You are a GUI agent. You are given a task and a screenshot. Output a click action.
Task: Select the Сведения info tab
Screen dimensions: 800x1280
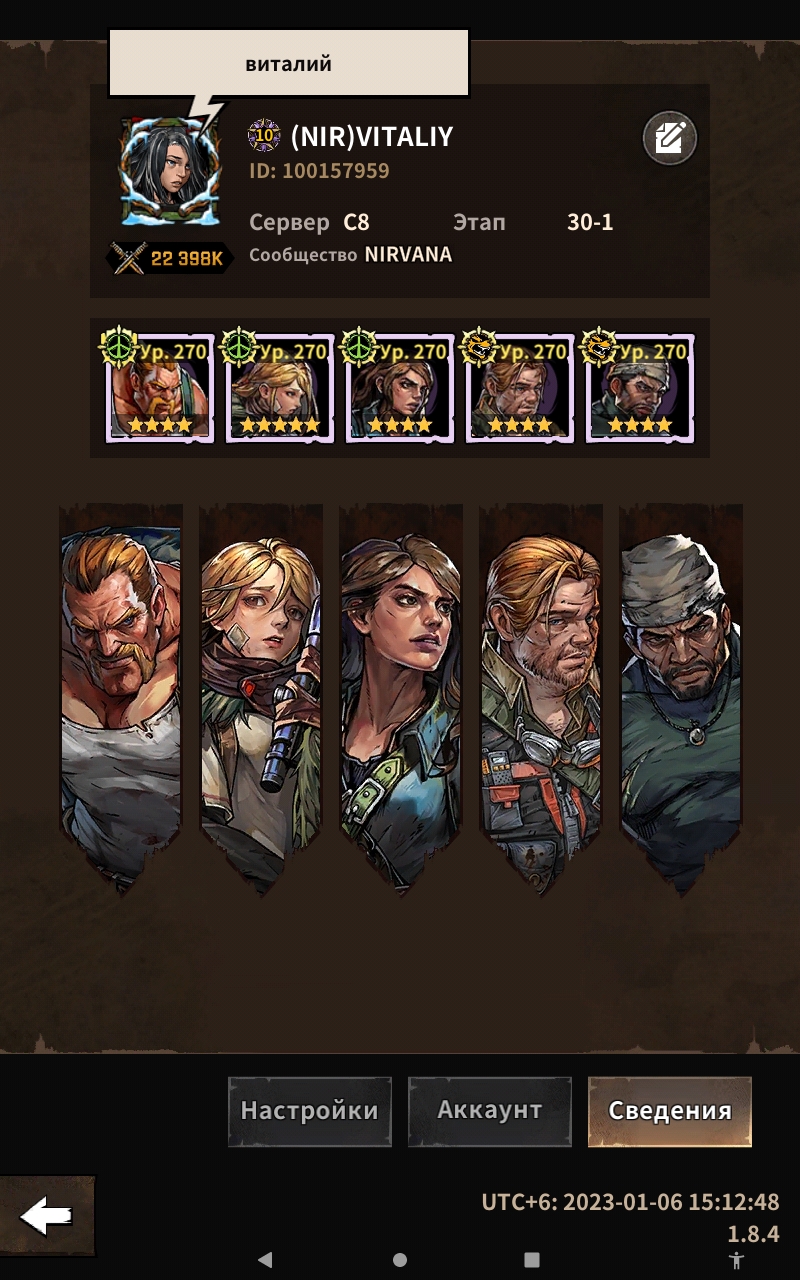point(670,1111)
